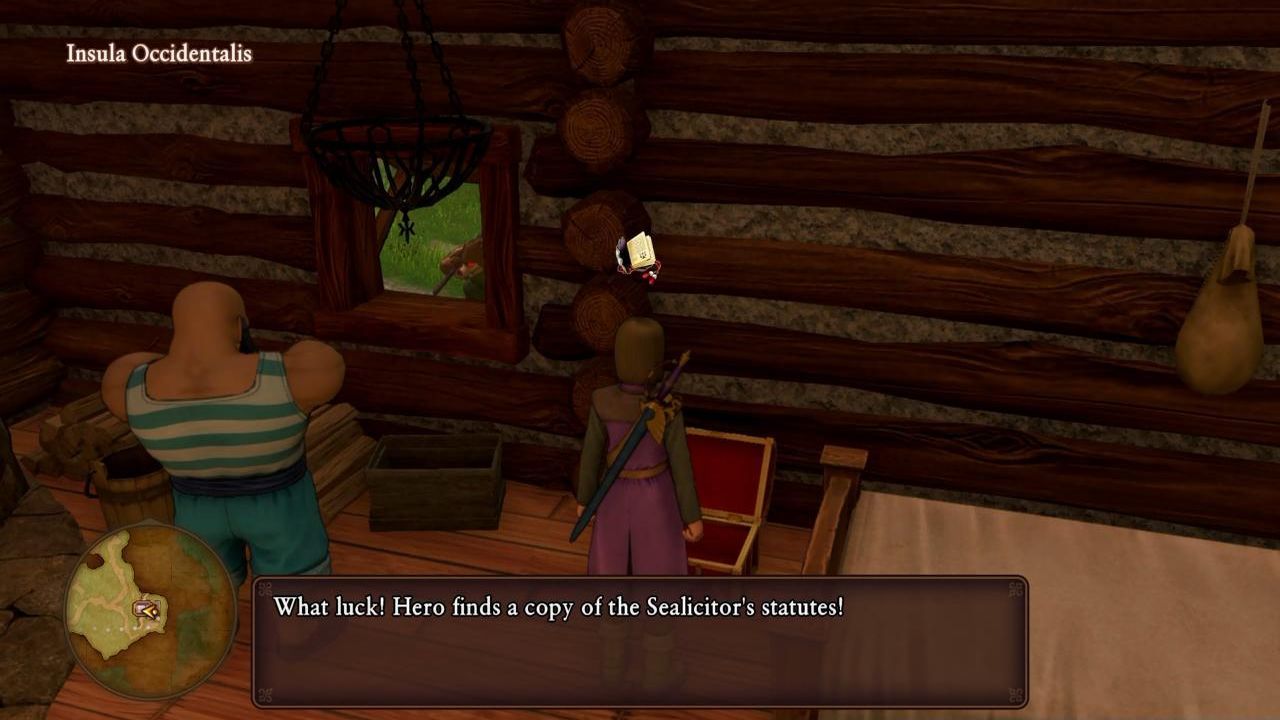1280x720 pixels.
Task: Open the circular minimap
Action: click(x=150, y=610)
